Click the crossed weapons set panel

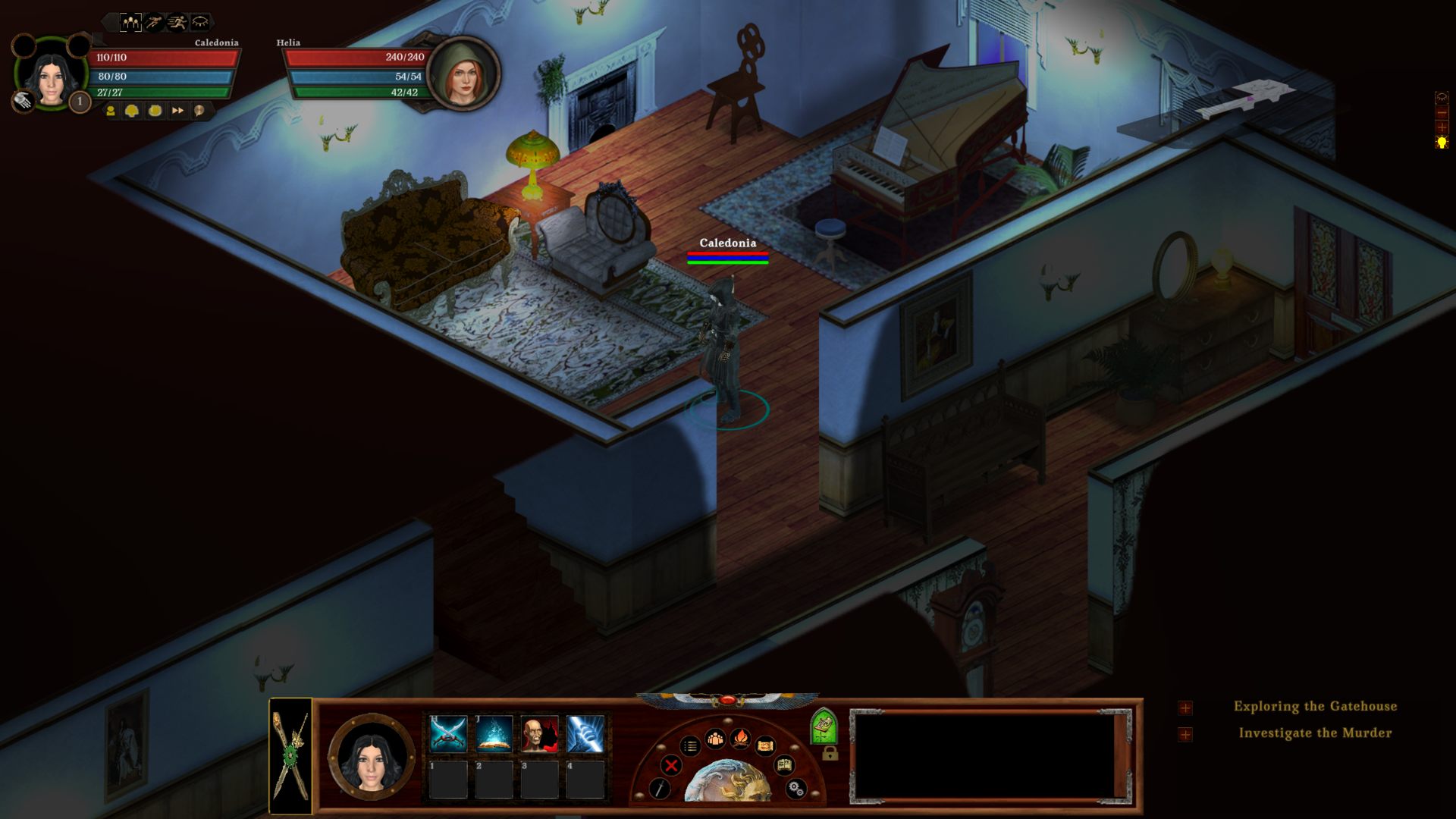click(291, 755)
